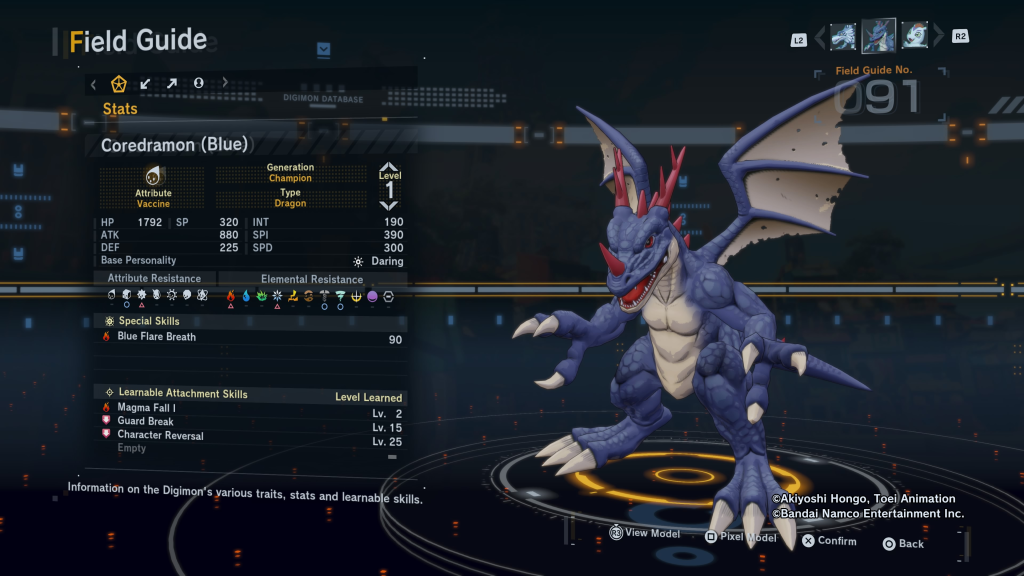Switch to the up-right arrow tab
Image resolution: width=1024 pixels, height=576 pixels.
click(172, 84)
